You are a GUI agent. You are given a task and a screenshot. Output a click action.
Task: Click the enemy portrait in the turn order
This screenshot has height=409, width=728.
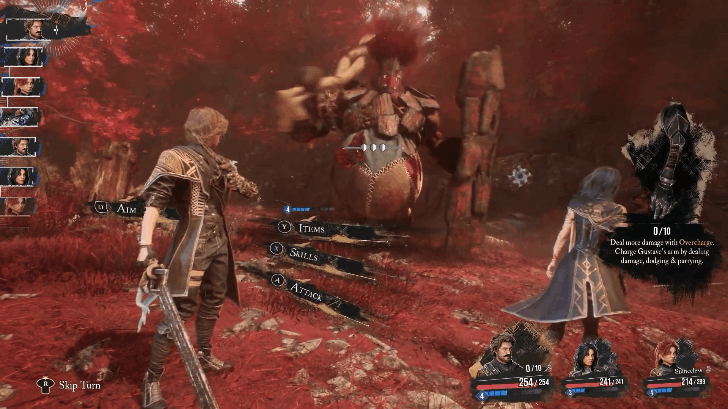(20, 117)
